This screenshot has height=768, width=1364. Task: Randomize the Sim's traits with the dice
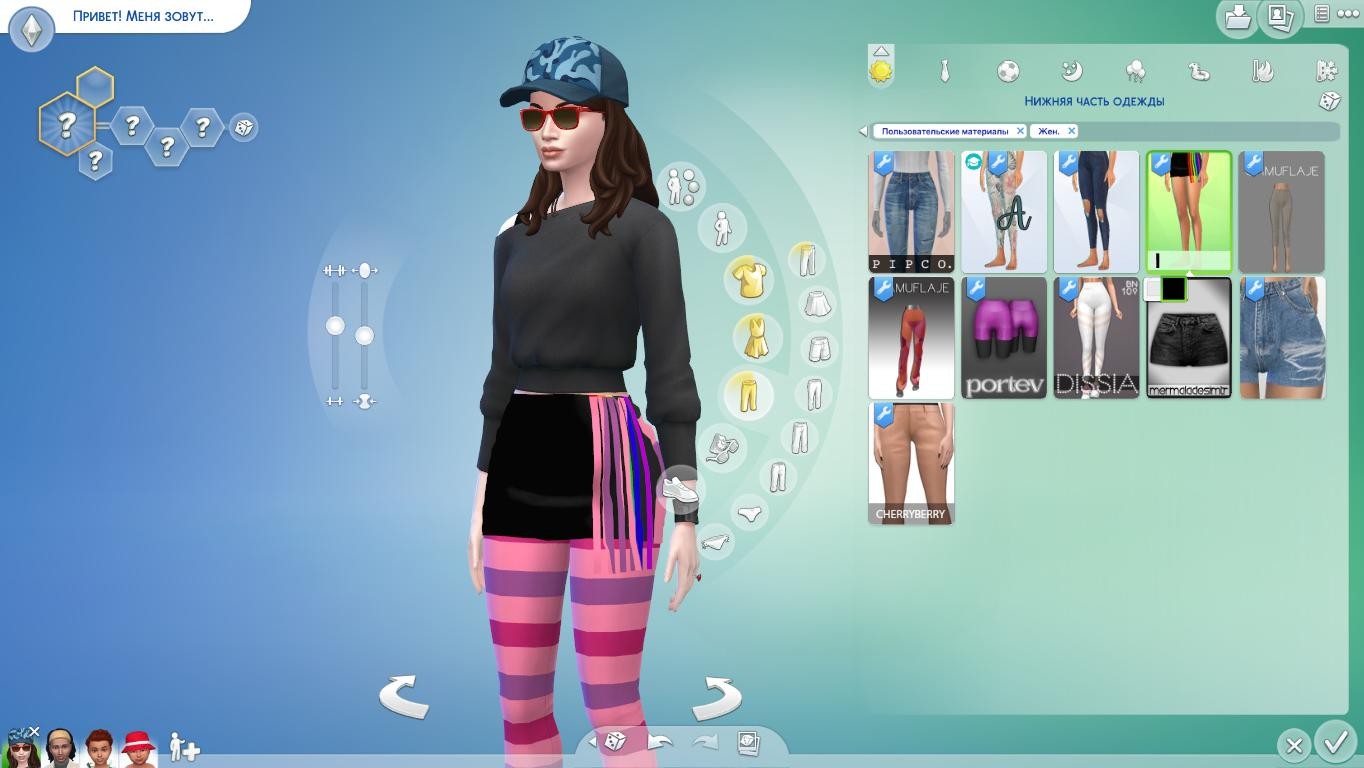243,128
